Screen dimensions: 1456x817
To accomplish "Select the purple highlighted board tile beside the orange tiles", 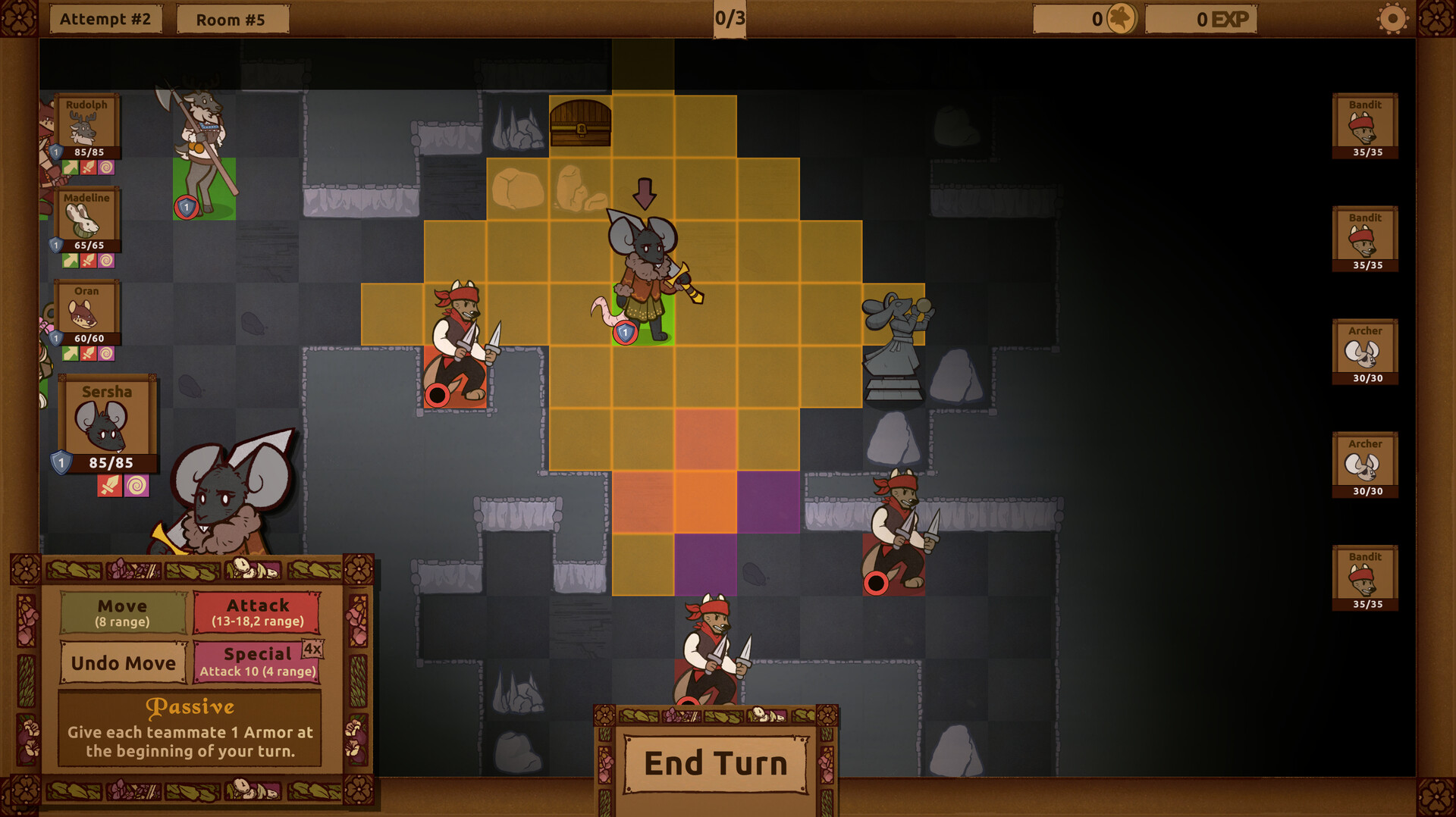I will [768, 502].
